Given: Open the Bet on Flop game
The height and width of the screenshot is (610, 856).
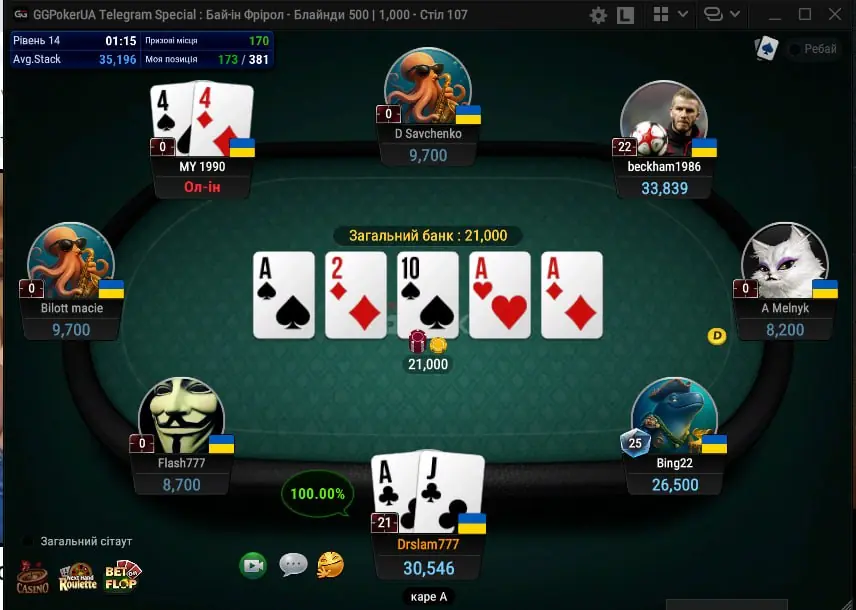Looking at the screenshot, I should tap(122, 575).
